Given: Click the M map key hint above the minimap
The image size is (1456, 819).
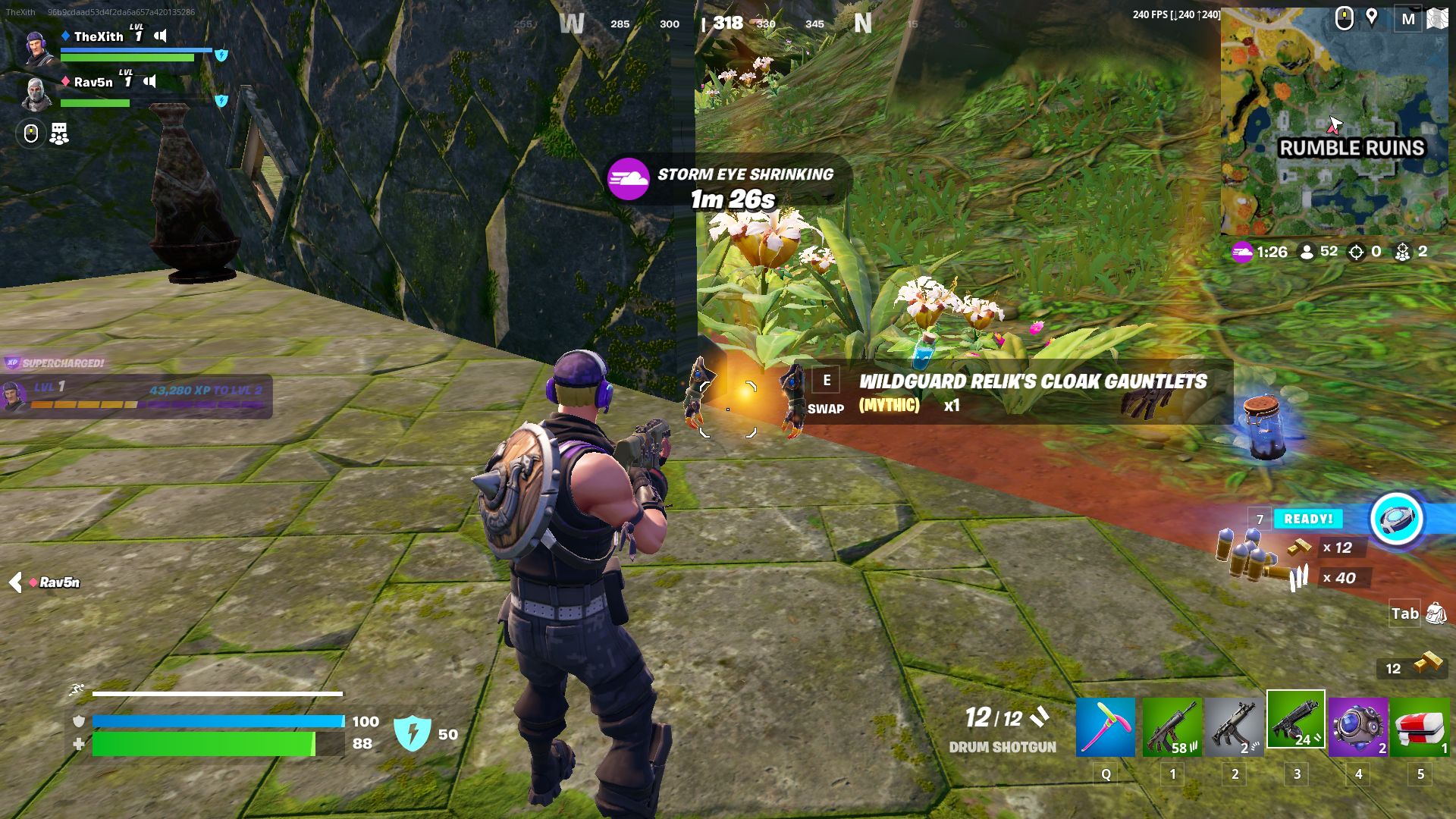Looking at the screenshot, I should coord(1409,18).
